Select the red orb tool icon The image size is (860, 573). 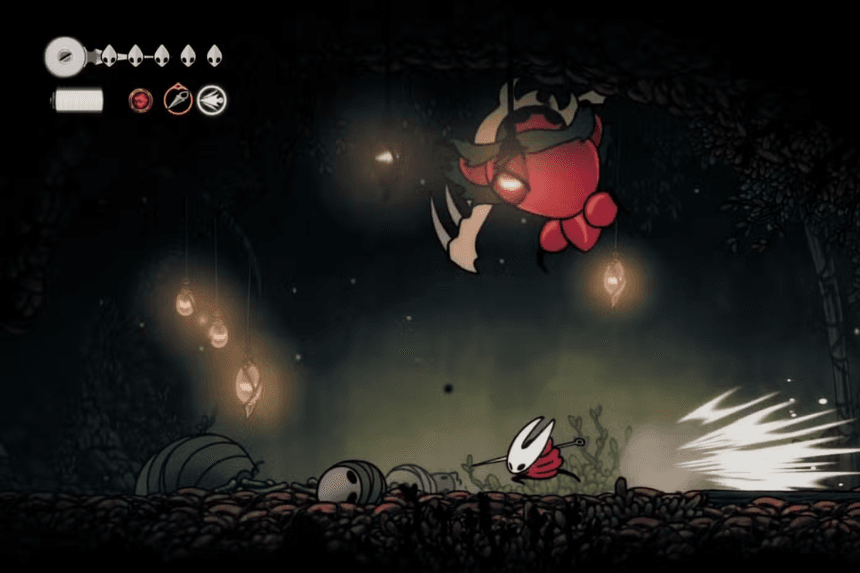click(x=141, y=100)
